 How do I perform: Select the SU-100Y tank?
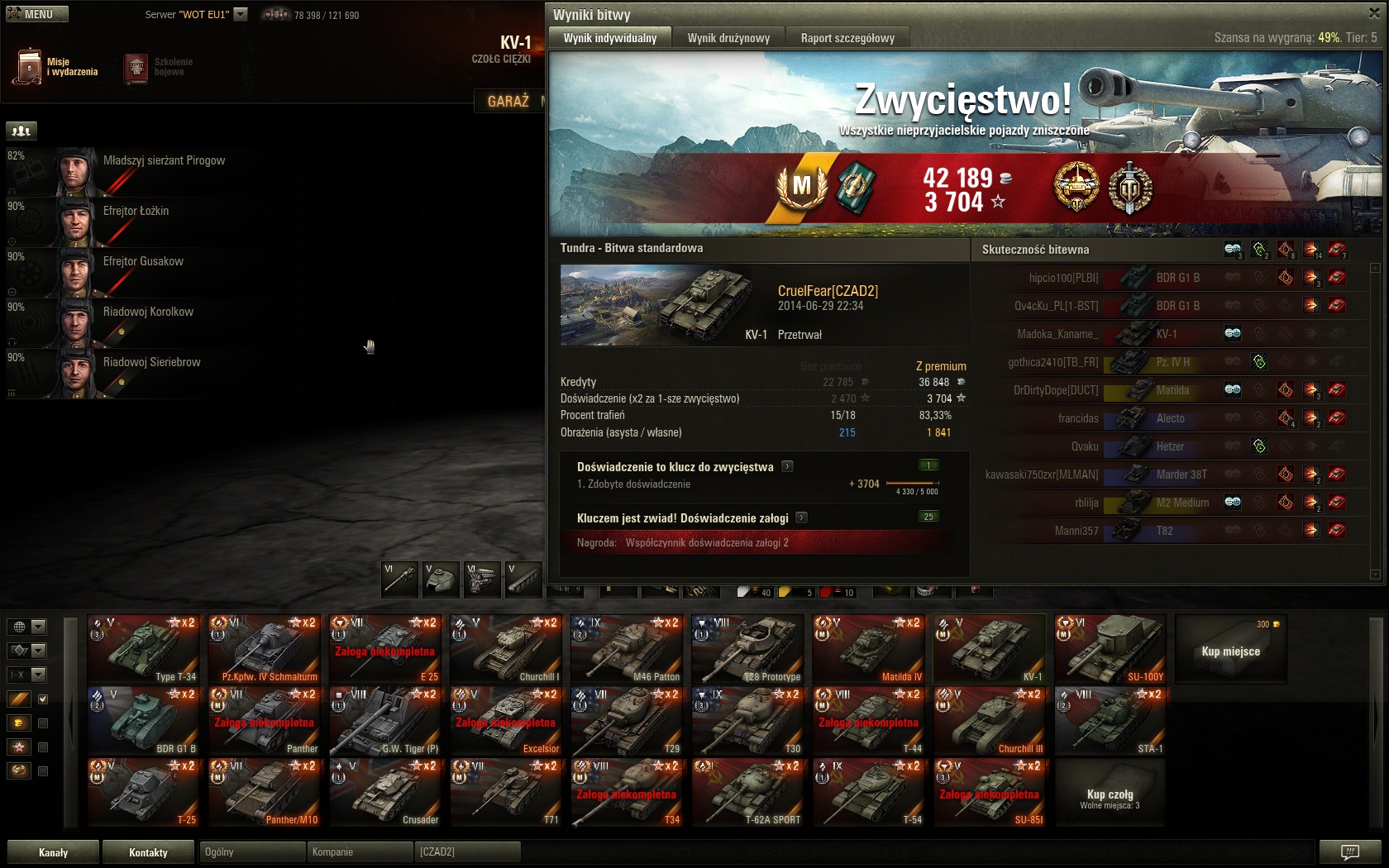pos(1110,649)
